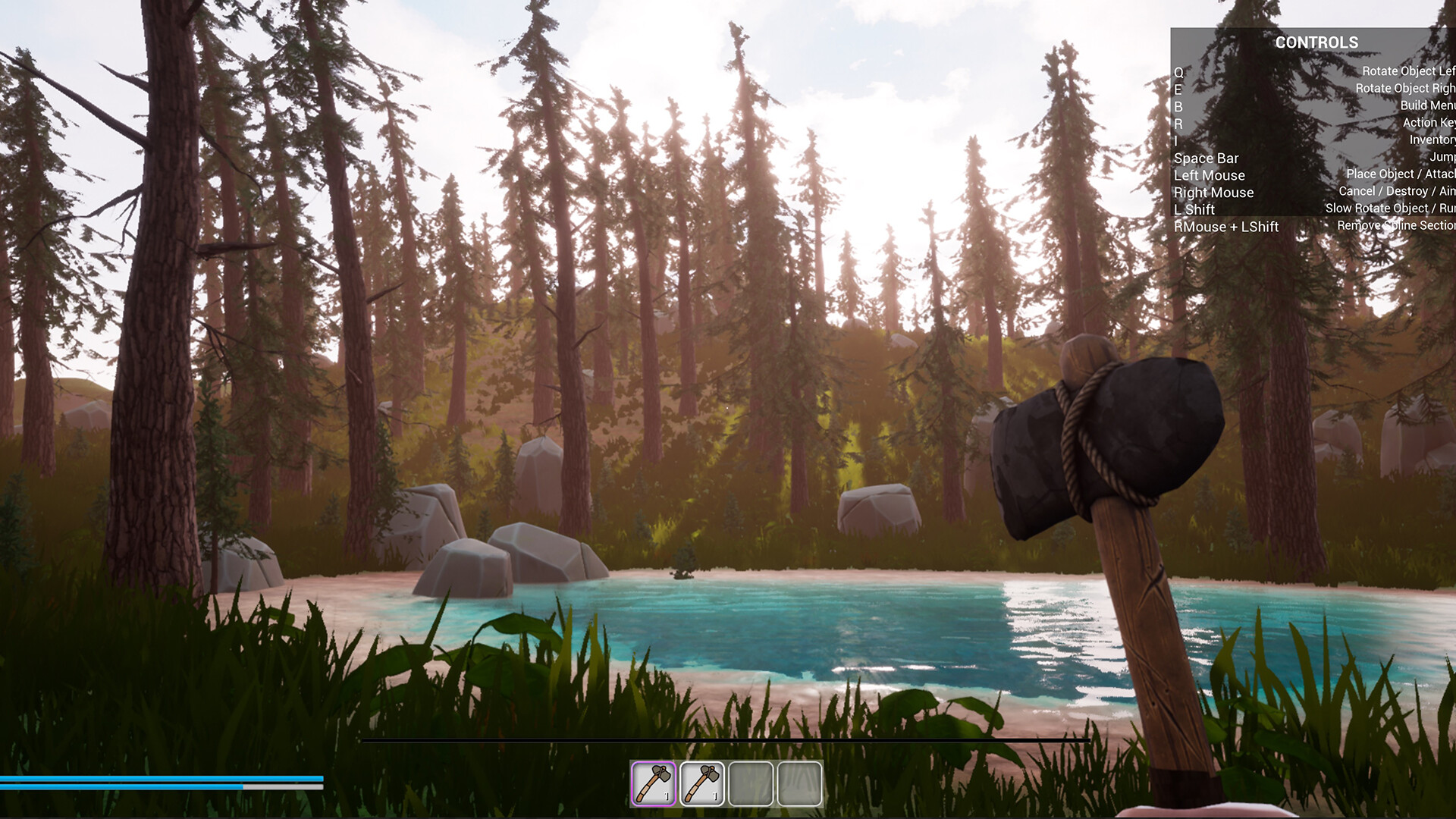This screenshot has height=819, width=1456.
Task: Open the Place Object / Attack entry
Action: click(1398, 174)
